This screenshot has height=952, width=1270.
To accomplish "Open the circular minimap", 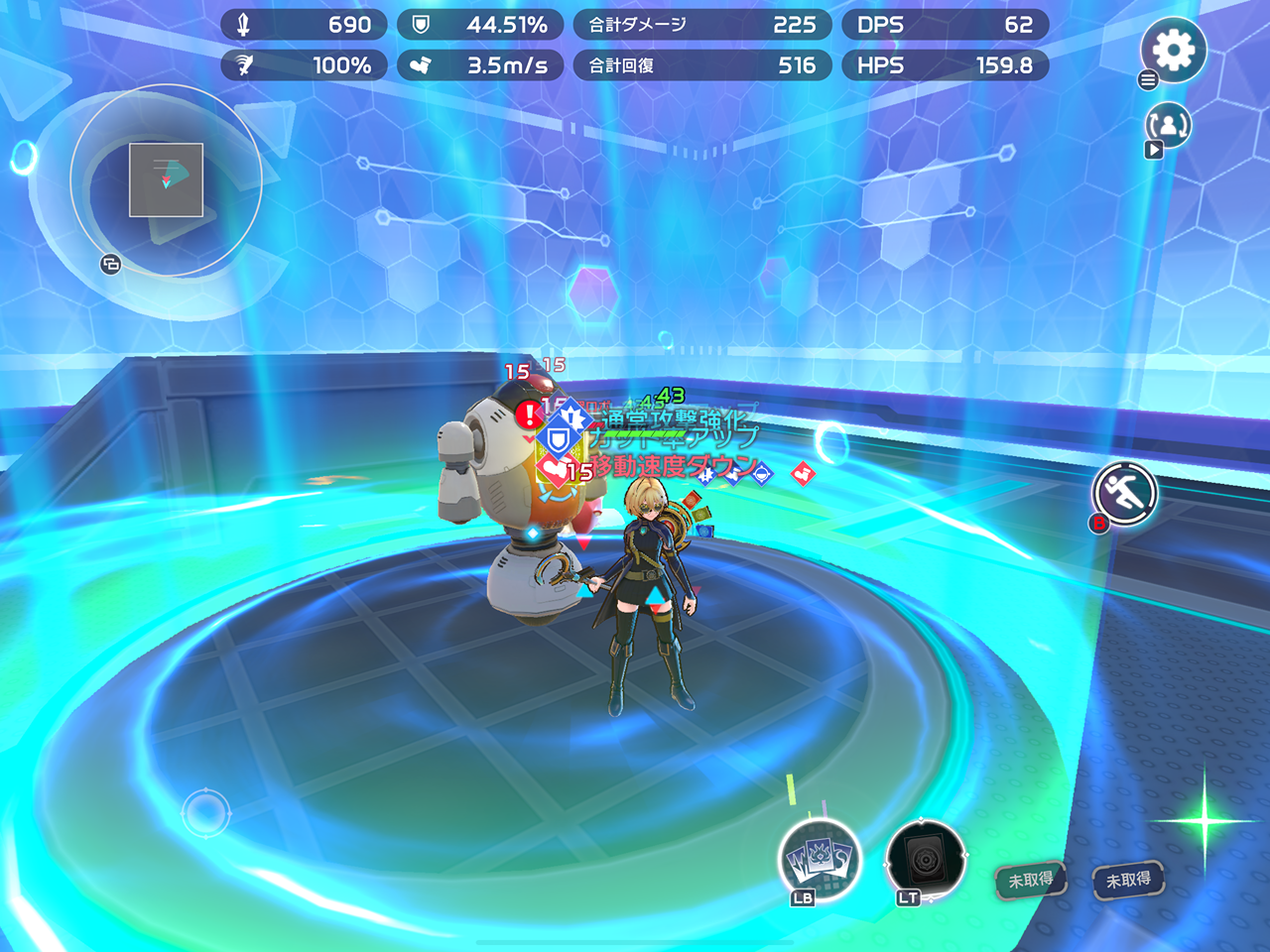I will (166, 179).
